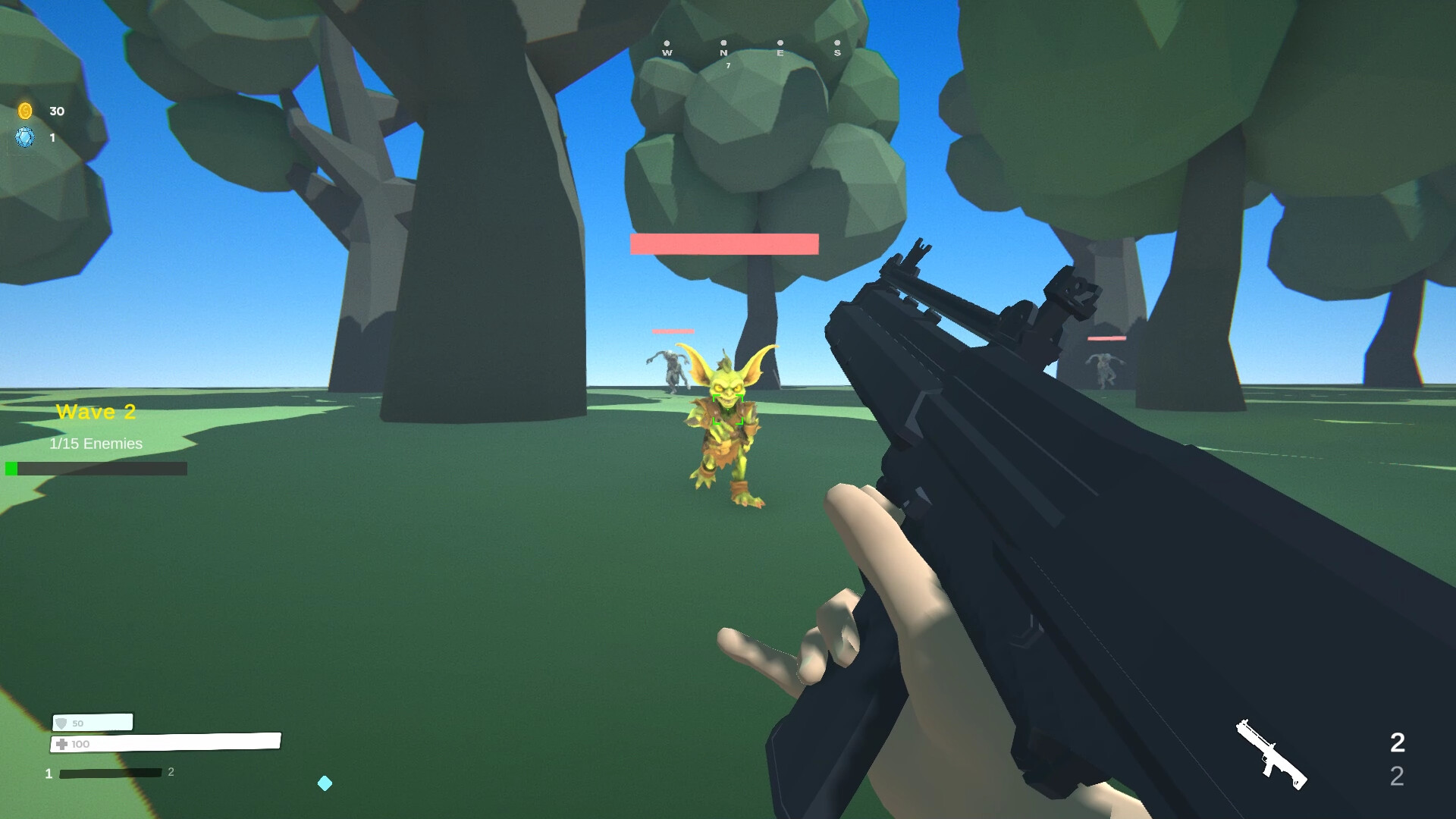Image resolution: width=1456 pixels, height=819 pixels.
Task: Click the dot above the N marker
Action: pyautogui.click(x=724, y=42)
